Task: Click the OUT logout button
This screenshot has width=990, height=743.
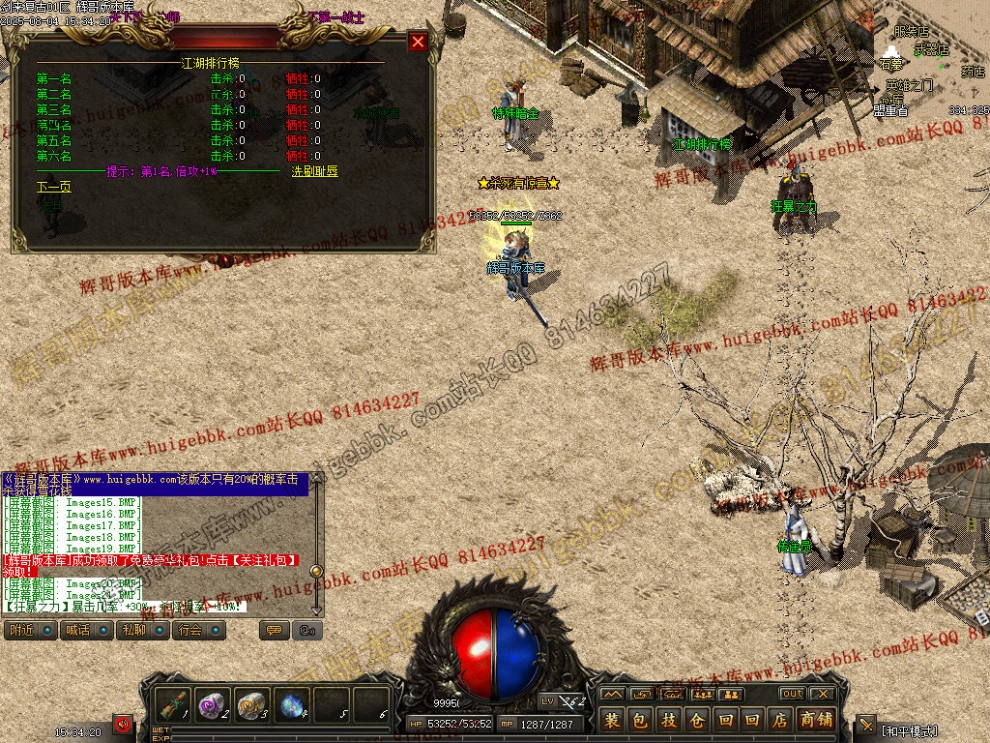Action: [x=791, y=694]
